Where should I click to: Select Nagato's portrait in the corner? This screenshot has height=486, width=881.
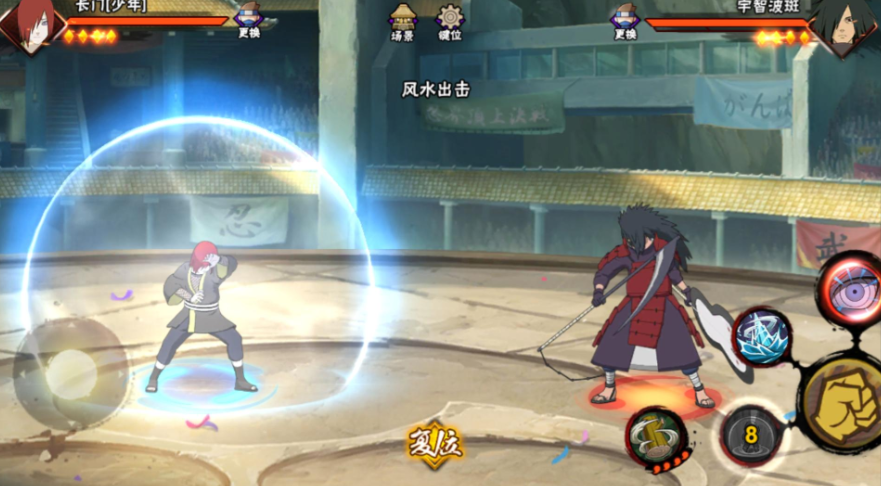coord(28,25)
